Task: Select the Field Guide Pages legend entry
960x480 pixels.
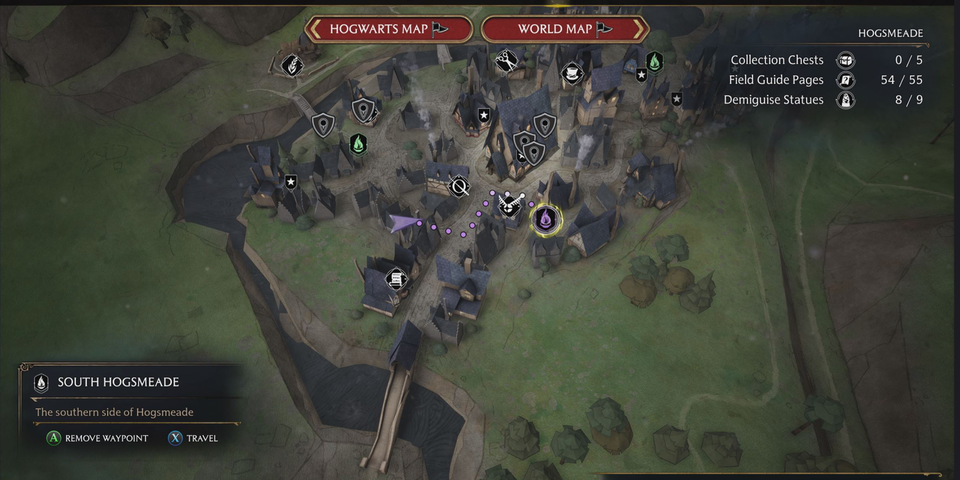Action: coord(777,80)
